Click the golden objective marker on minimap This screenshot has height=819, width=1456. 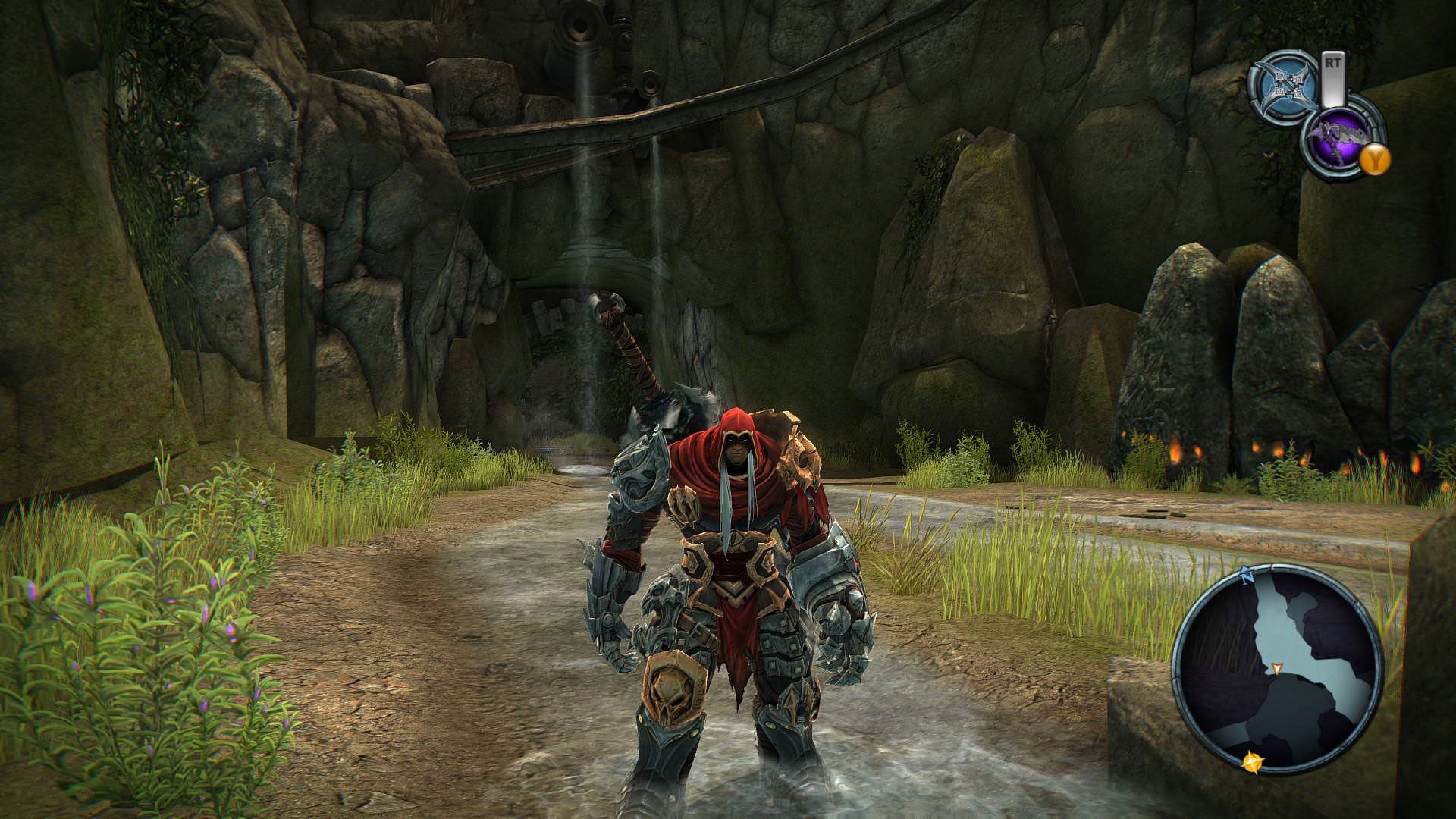1254,763
